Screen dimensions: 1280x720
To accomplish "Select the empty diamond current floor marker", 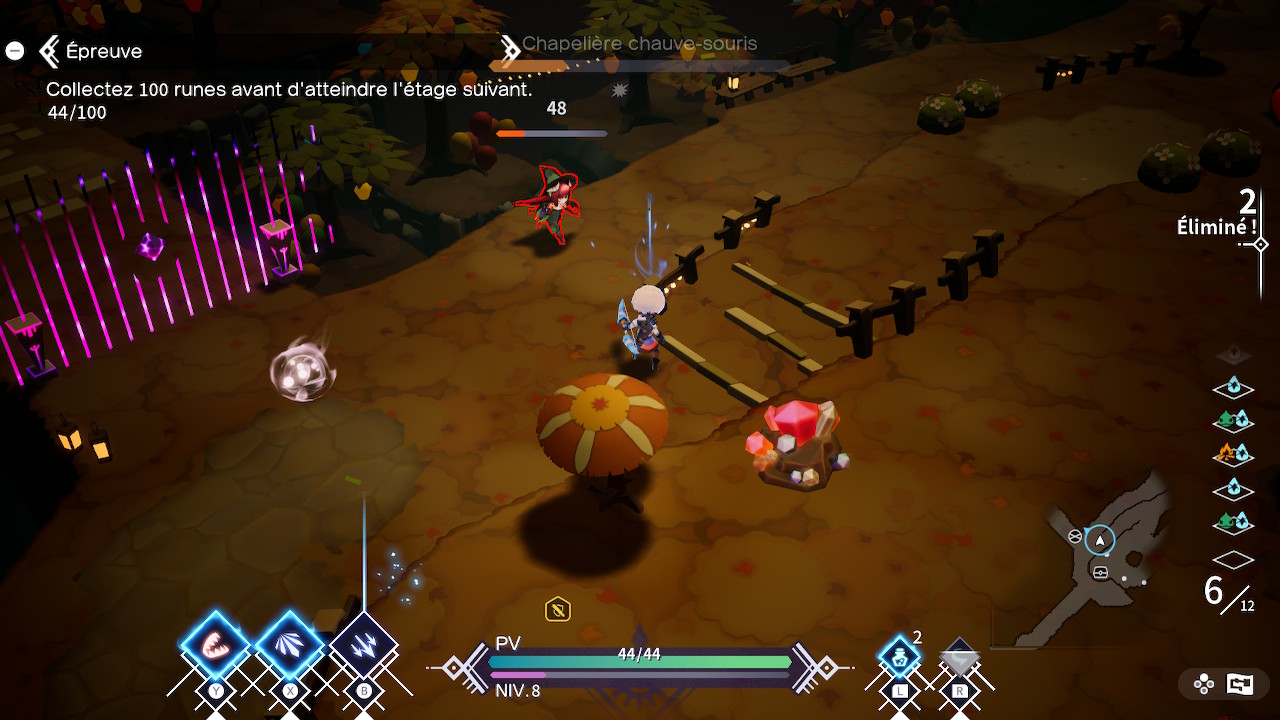I will coord(1233,560).
